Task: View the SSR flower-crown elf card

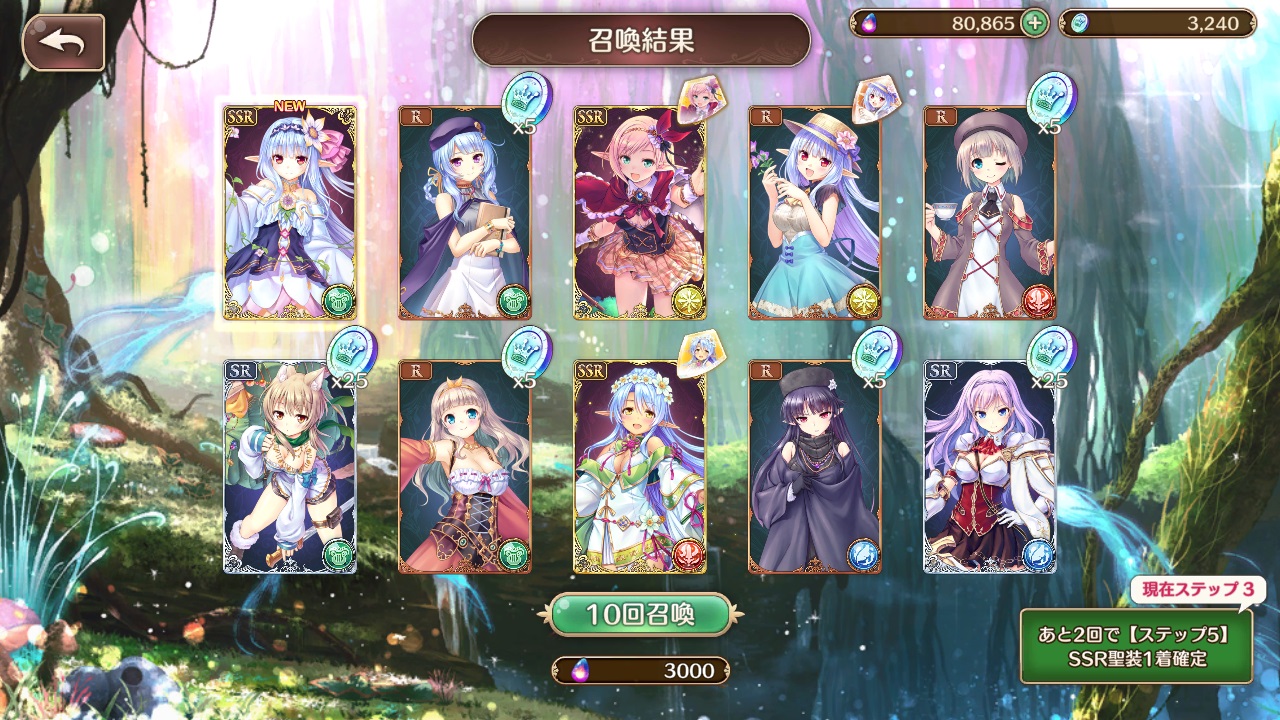Action: 639,466
